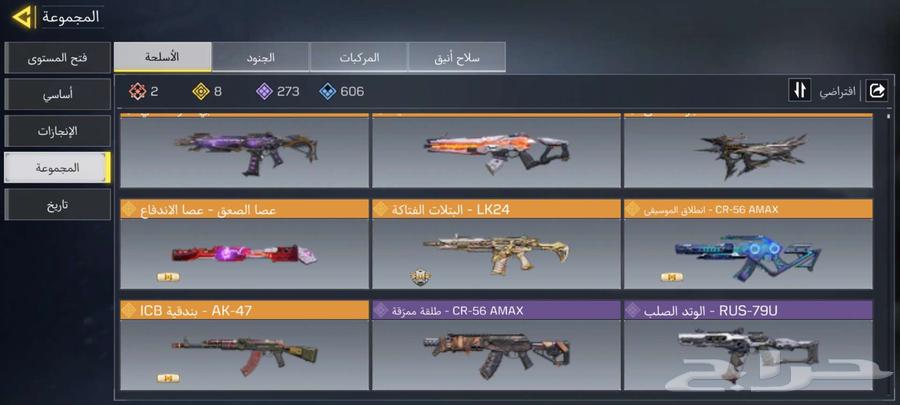The width and height of the screenshot is (900, 405).
Task: Filter by the blue rarity icon
Action: (328, 92)
